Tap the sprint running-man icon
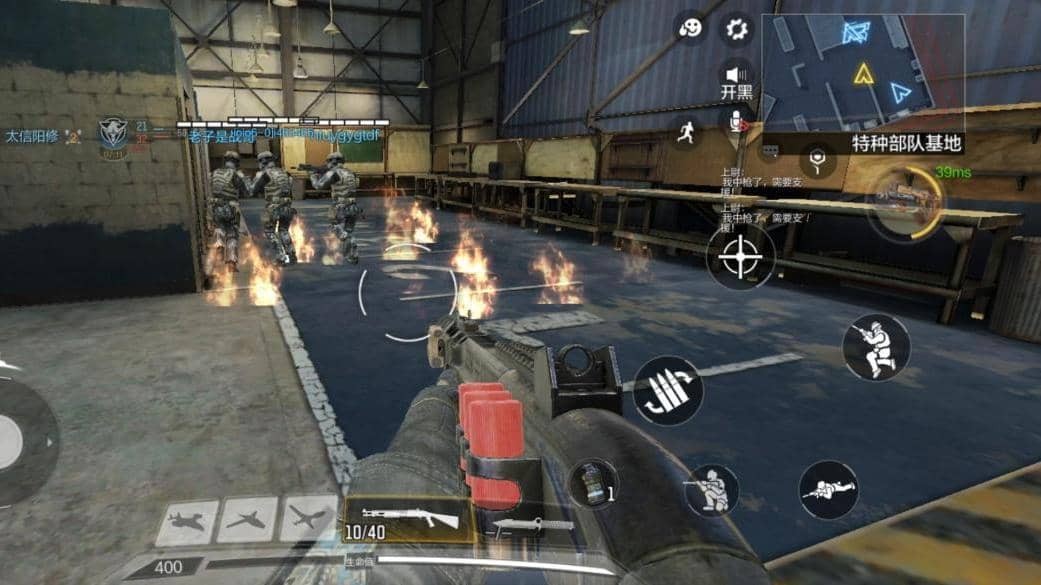This screenshot has width=1041, height=585. (x=685, y=130)
